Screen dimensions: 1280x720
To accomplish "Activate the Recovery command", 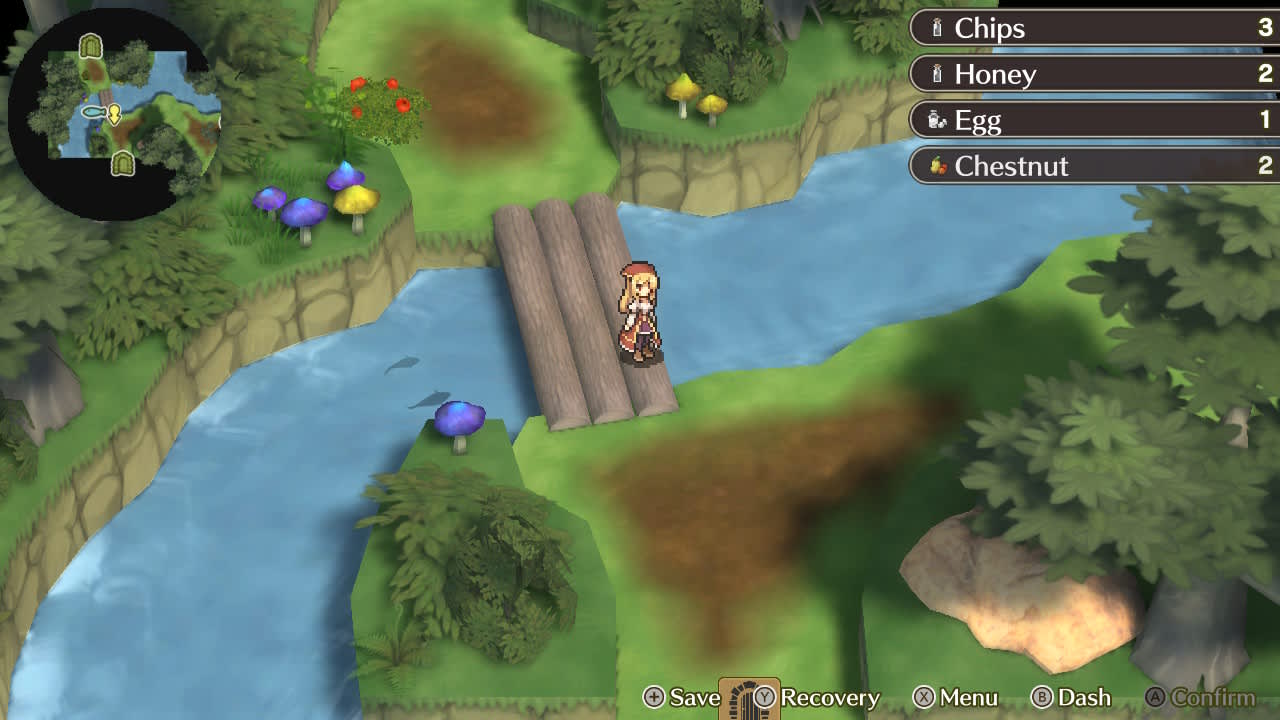I will [830, 697].
